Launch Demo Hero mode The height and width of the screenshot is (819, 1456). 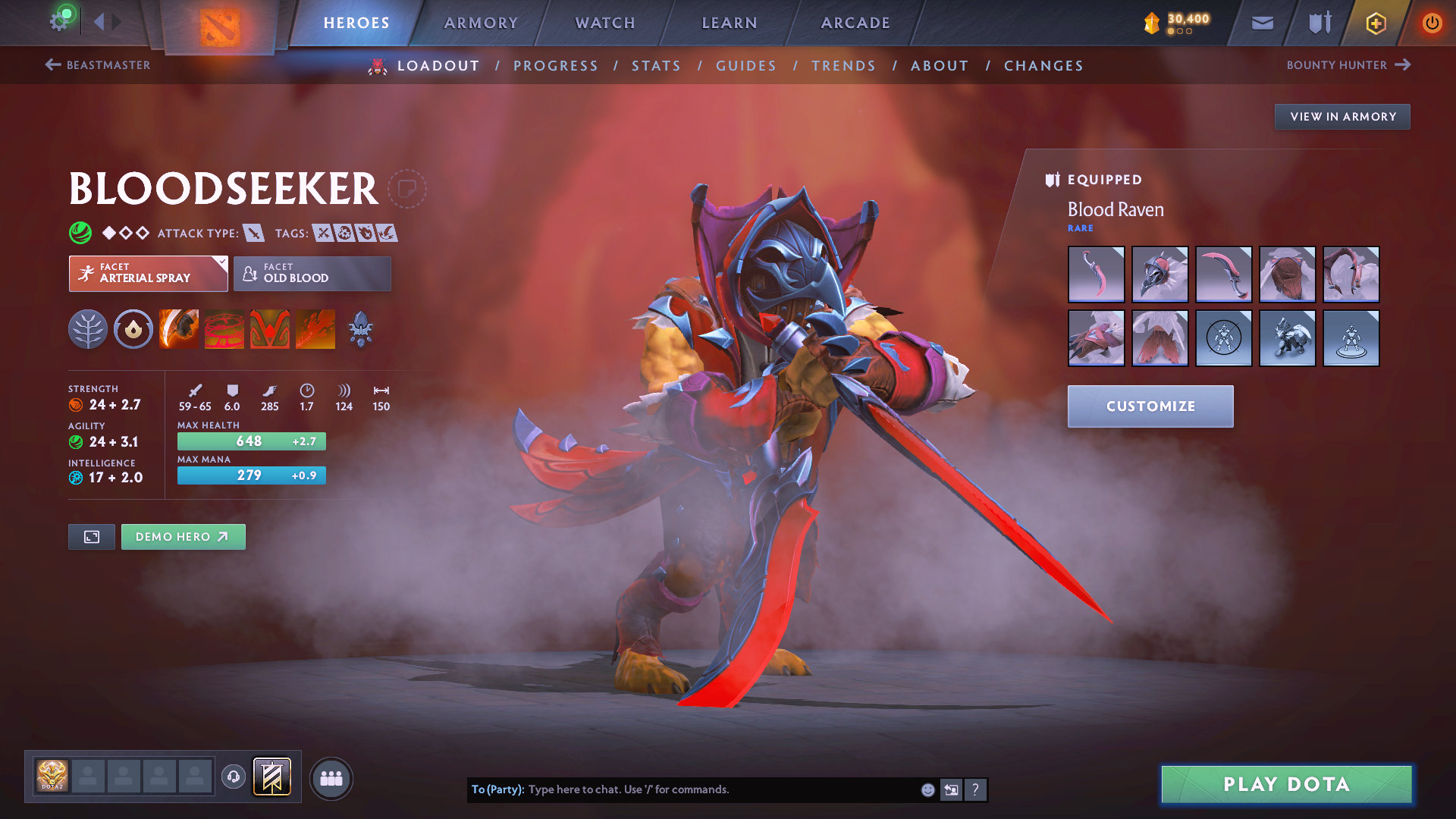[x=183, y=537]
